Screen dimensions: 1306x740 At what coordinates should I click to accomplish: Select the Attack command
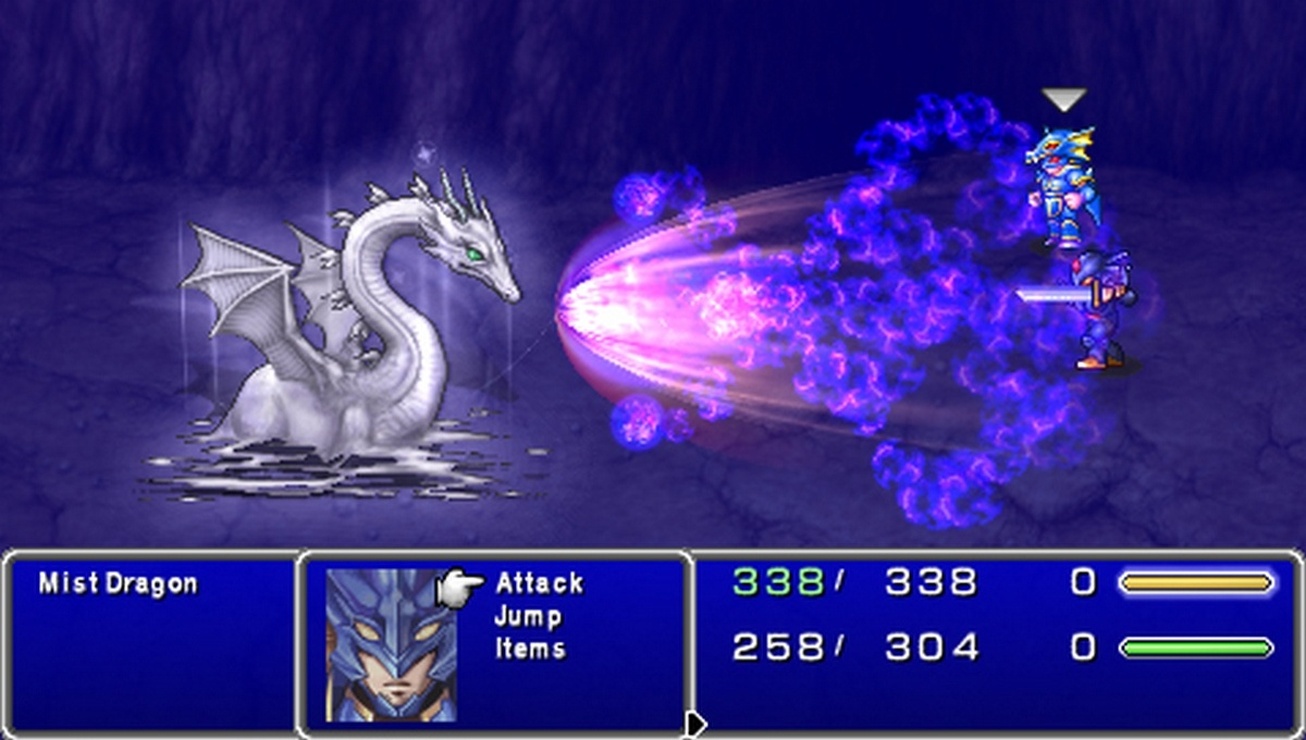[540, 581]
